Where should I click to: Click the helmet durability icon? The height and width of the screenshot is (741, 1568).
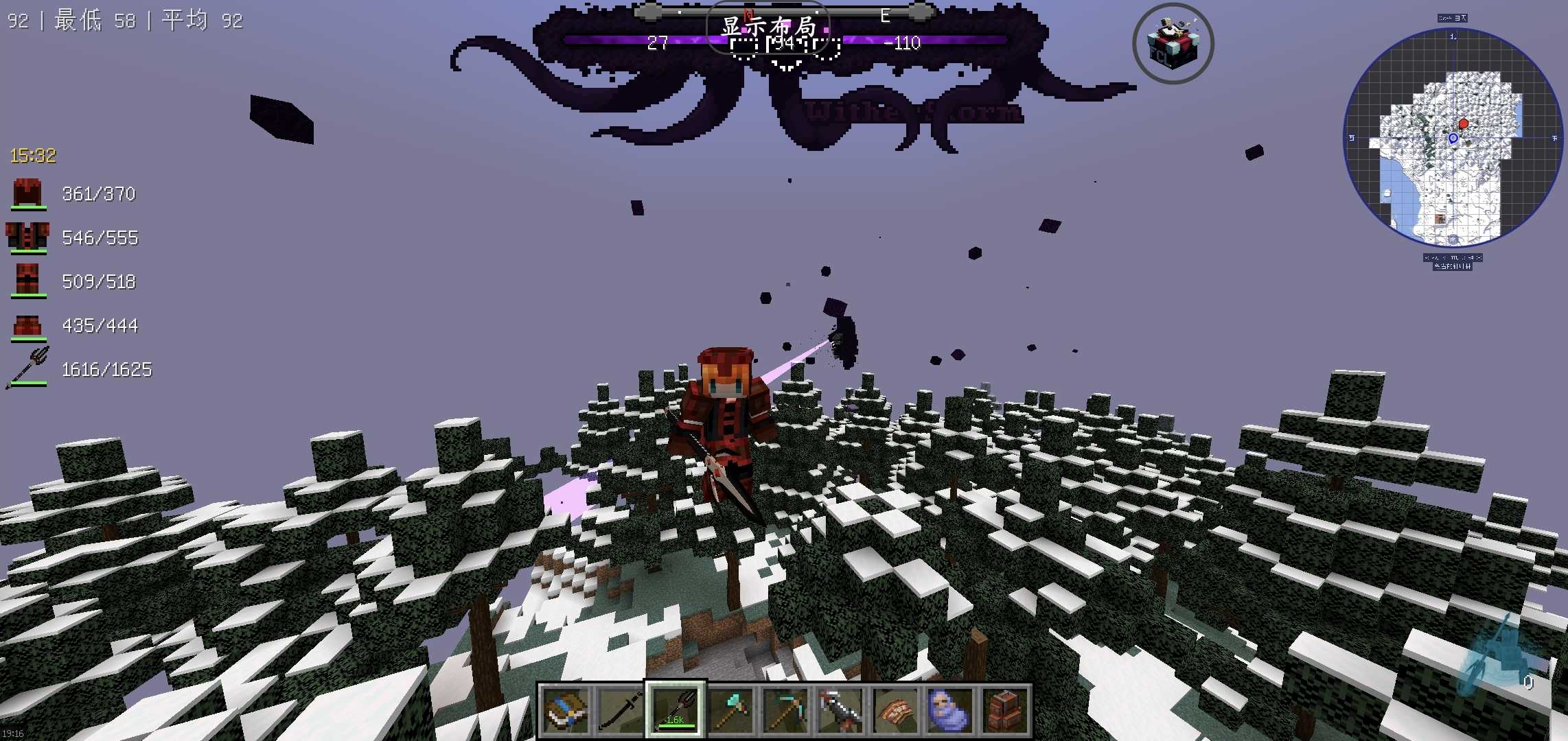[x=27, y=193]
